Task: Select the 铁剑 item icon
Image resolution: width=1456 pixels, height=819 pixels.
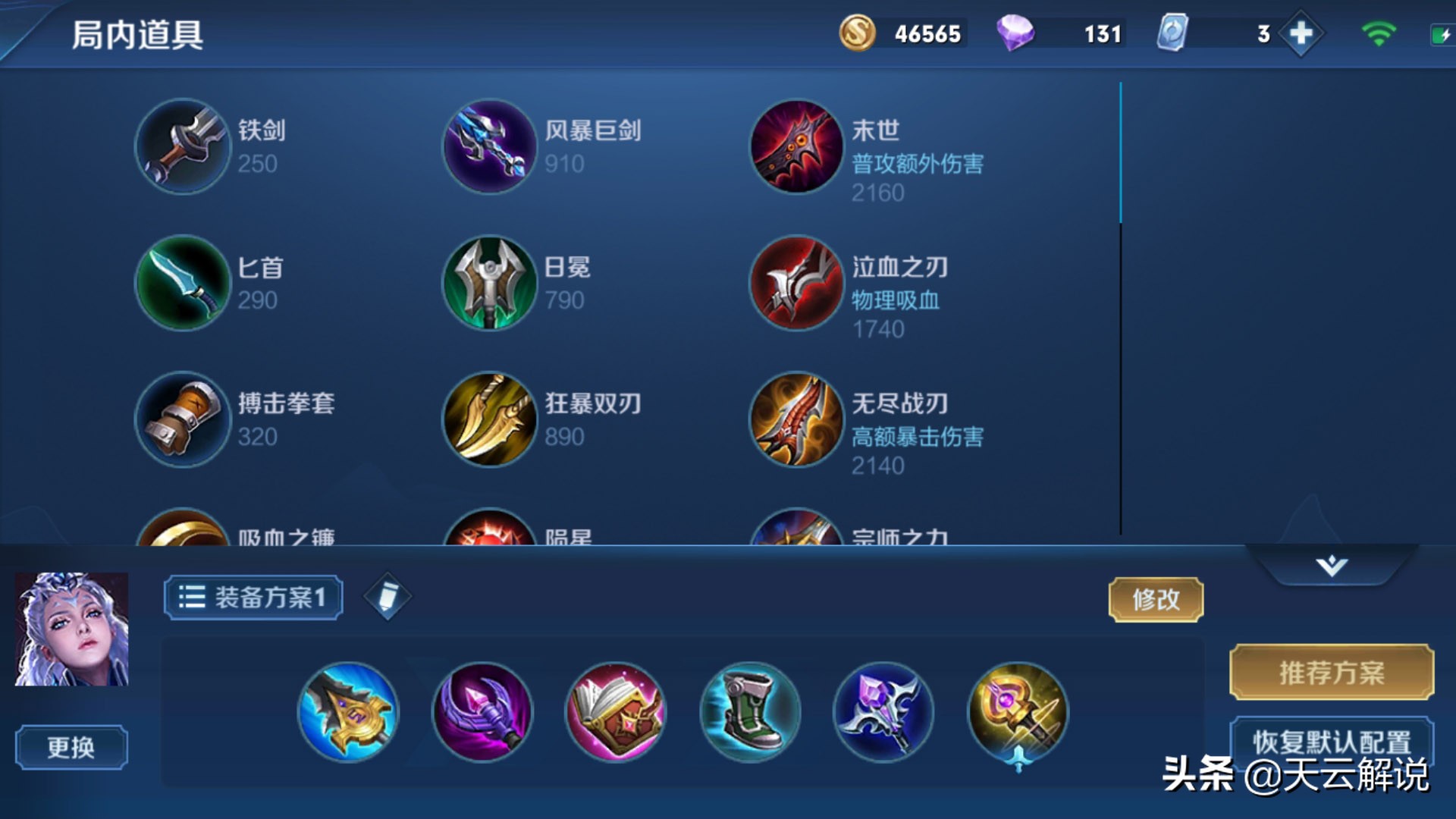Action: click(182, 148)
